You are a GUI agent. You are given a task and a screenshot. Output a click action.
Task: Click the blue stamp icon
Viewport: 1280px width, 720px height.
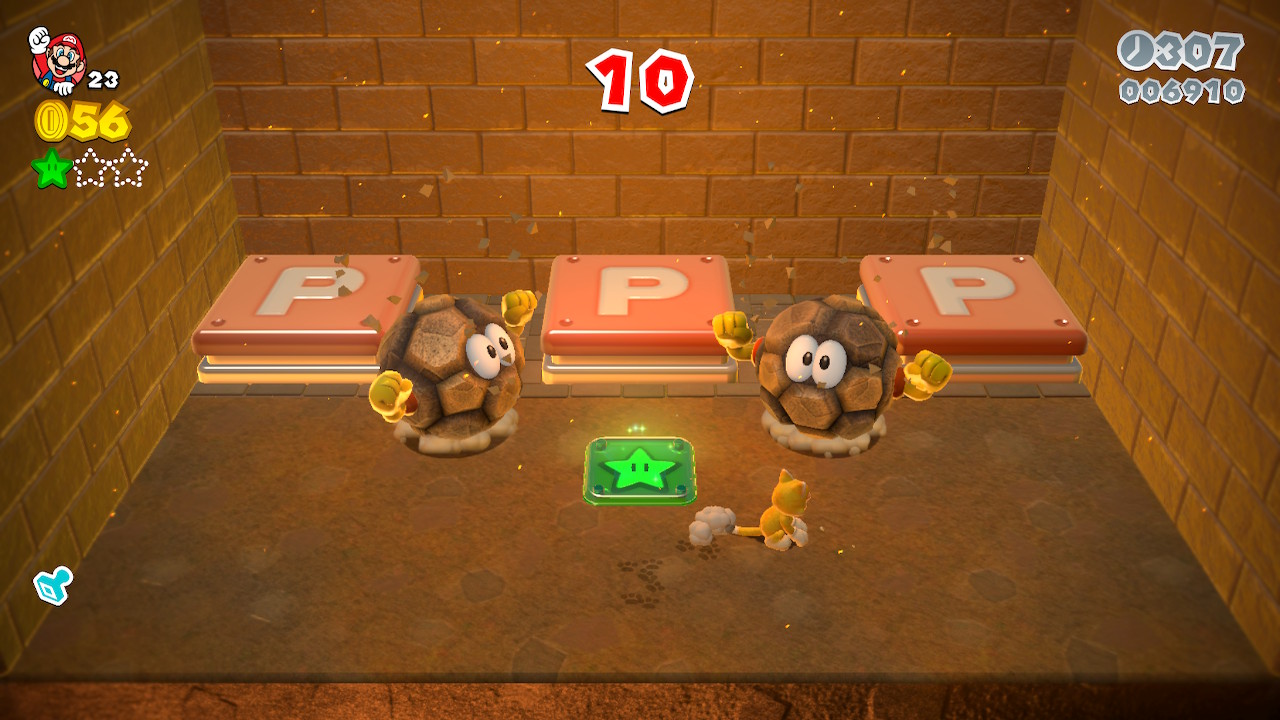[51, 585]
